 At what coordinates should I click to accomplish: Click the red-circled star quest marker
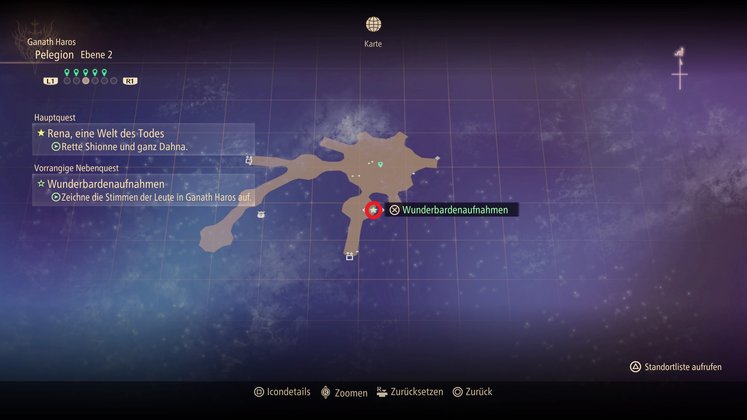(x=373, y=210)
